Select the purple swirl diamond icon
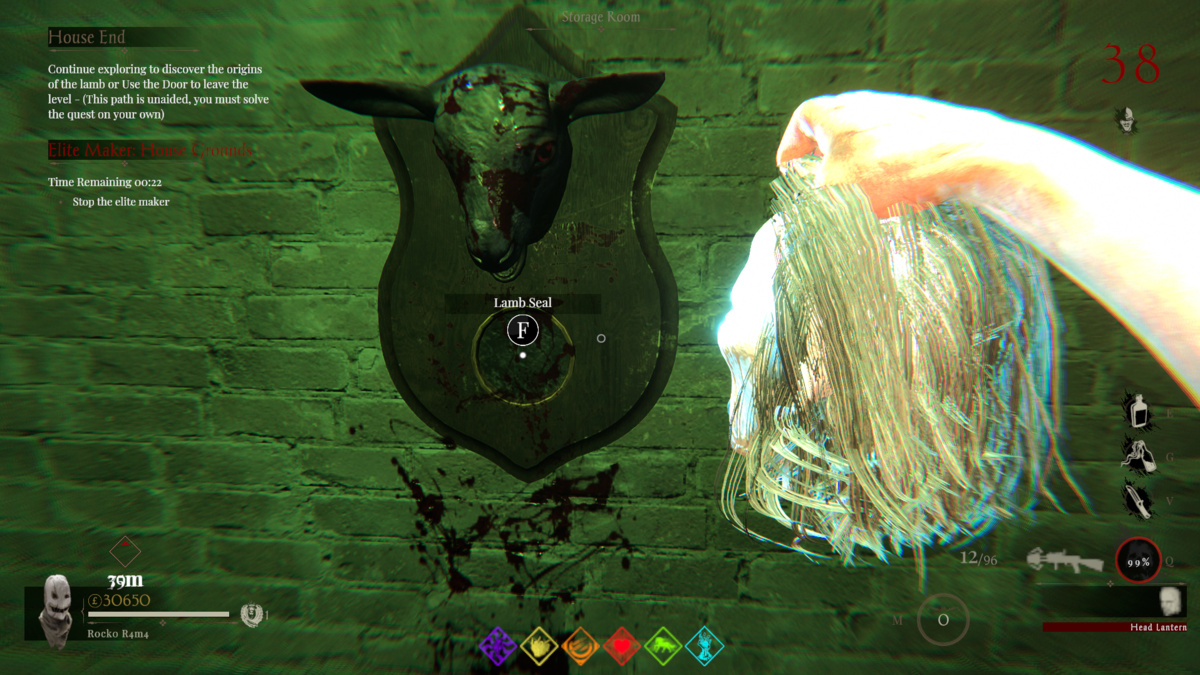Screen dimensions: 1200x675 pos(498,647)
